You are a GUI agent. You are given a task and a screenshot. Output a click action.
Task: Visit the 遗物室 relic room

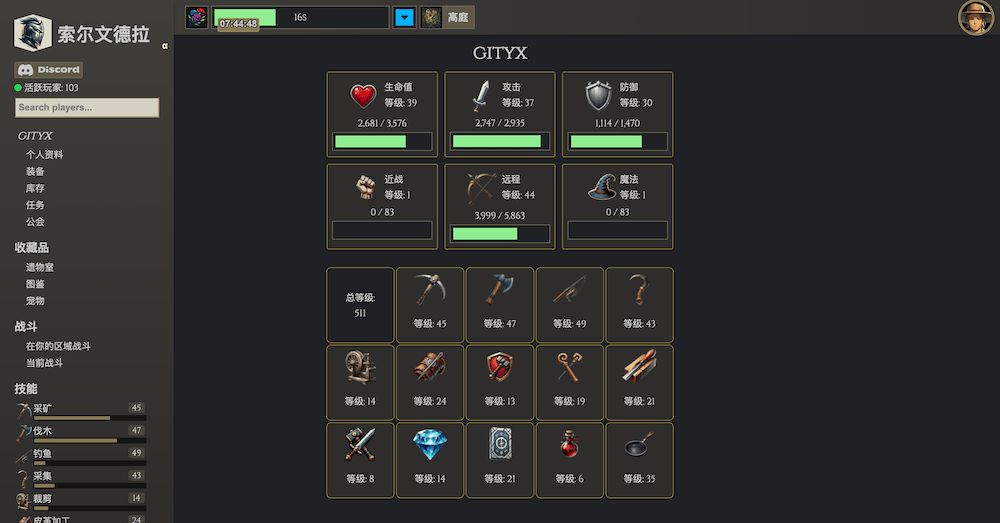click(40, 267)
